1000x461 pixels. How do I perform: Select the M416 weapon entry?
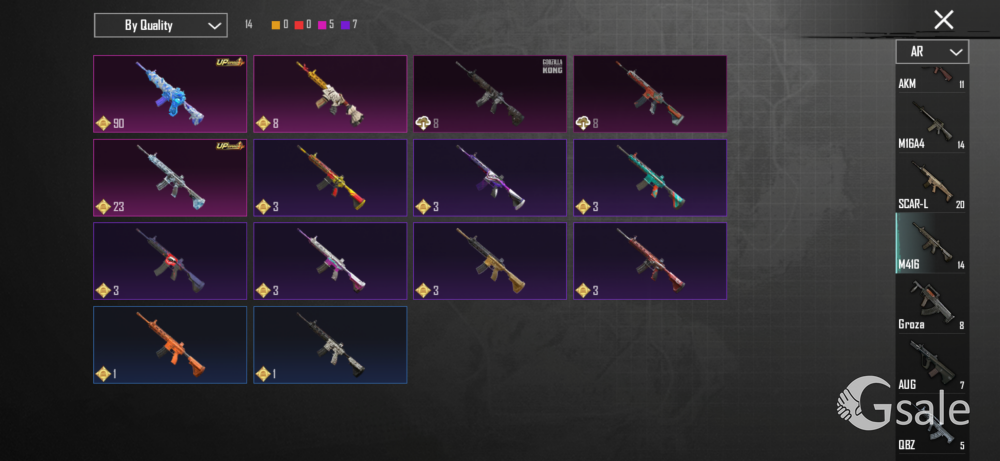[931, 244]
